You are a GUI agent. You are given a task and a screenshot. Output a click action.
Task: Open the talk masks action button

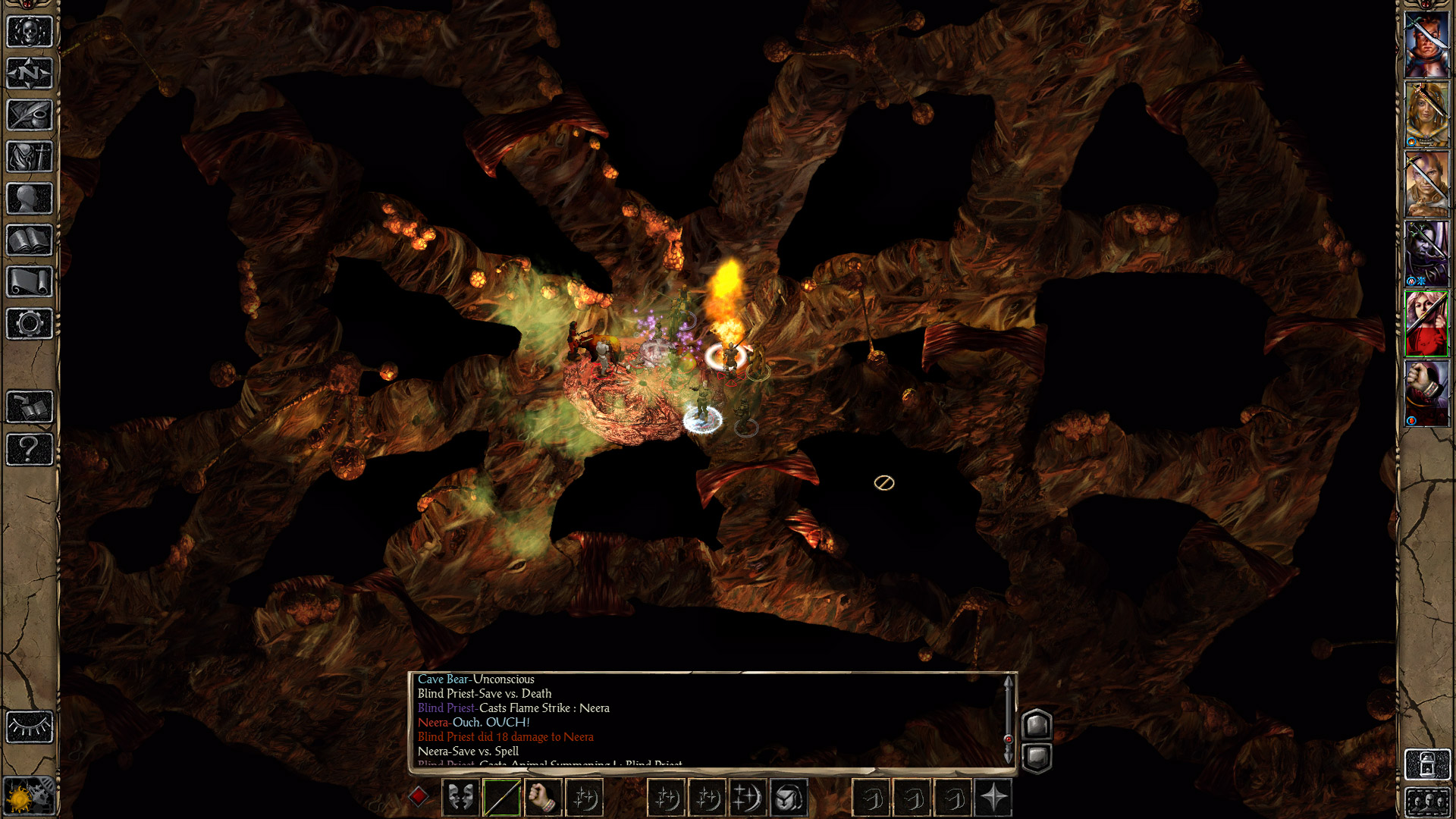pyautogui.click(x=460, y=798)
